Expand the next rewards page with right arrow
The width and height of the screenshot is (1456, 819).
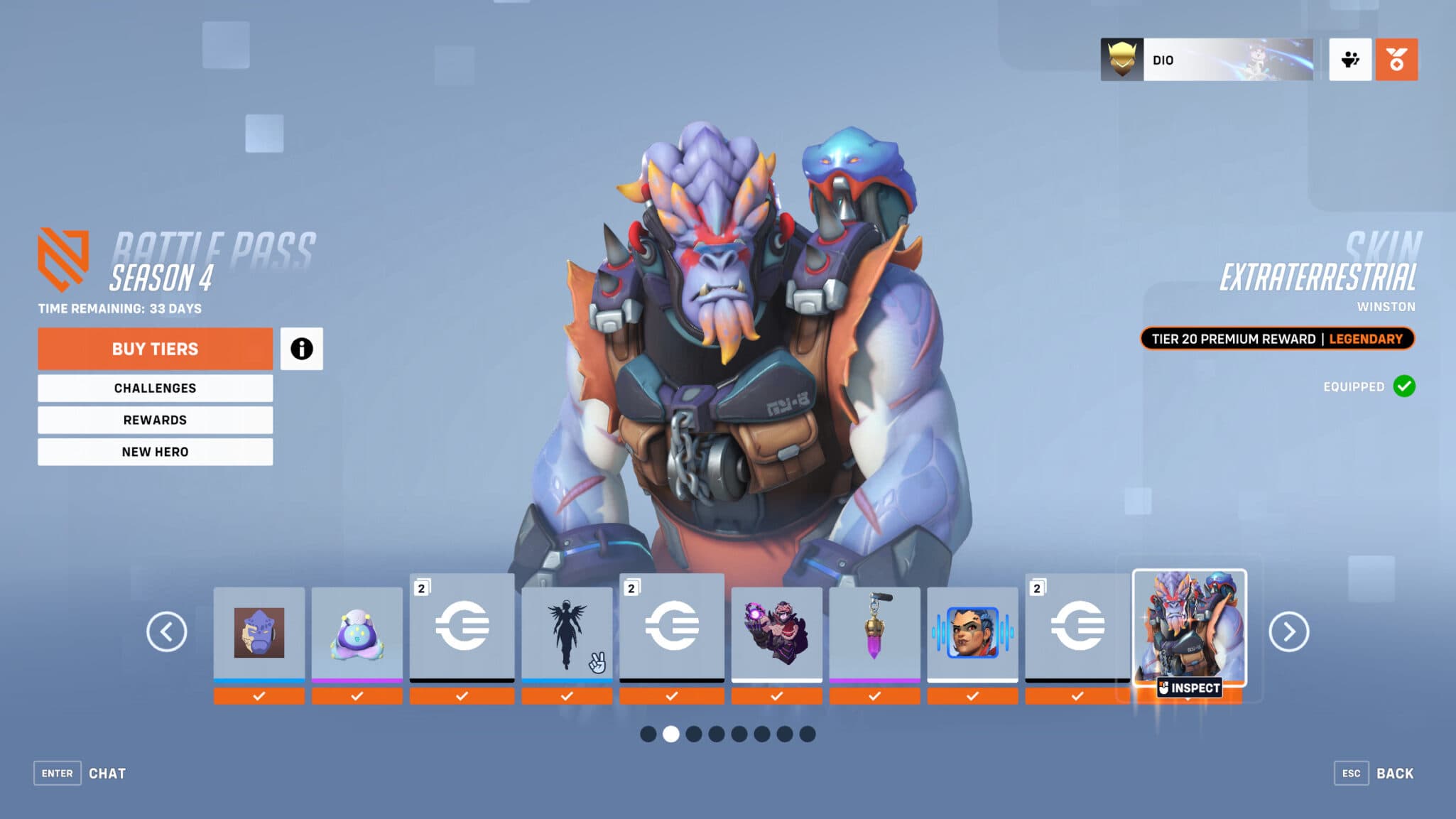[x=1288, y=631]
